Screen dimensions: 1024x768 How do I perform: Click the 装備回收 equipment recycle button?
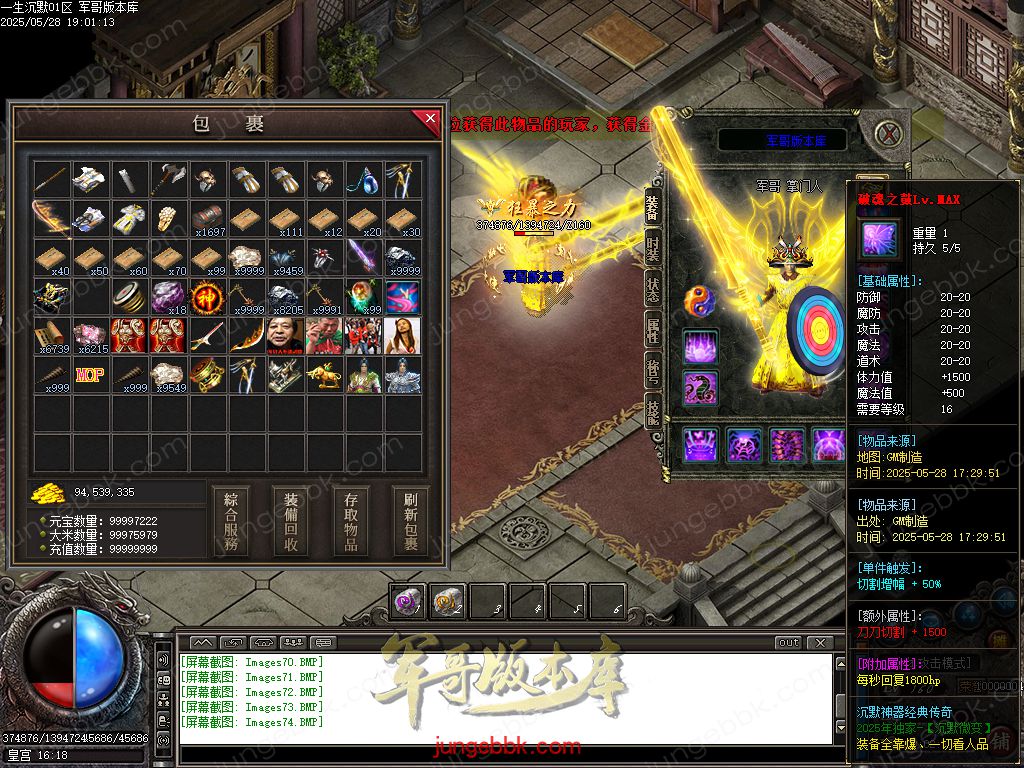(291, 522)
